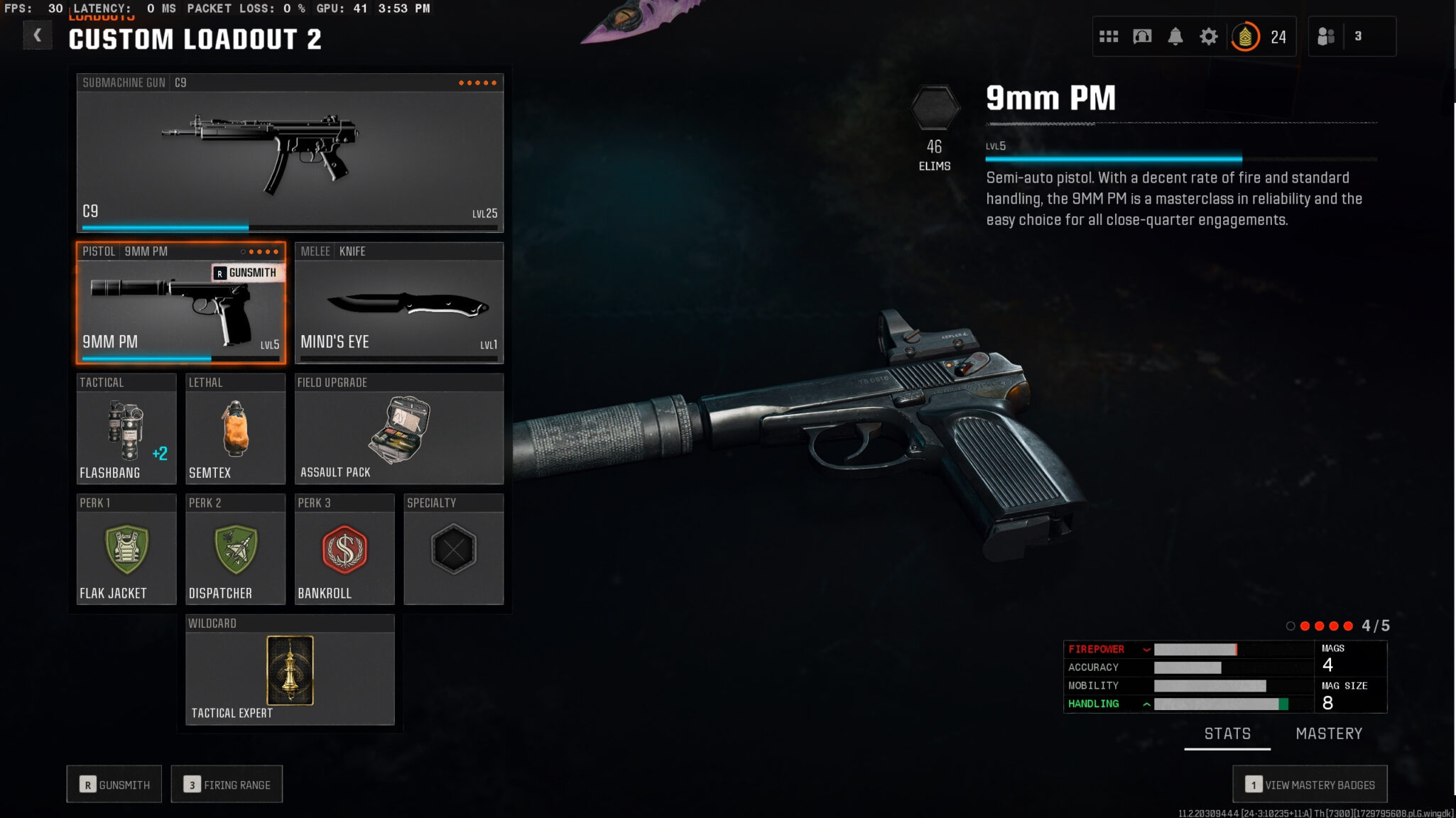Switch to the Mastery tab

click(x=1328, y=734)
